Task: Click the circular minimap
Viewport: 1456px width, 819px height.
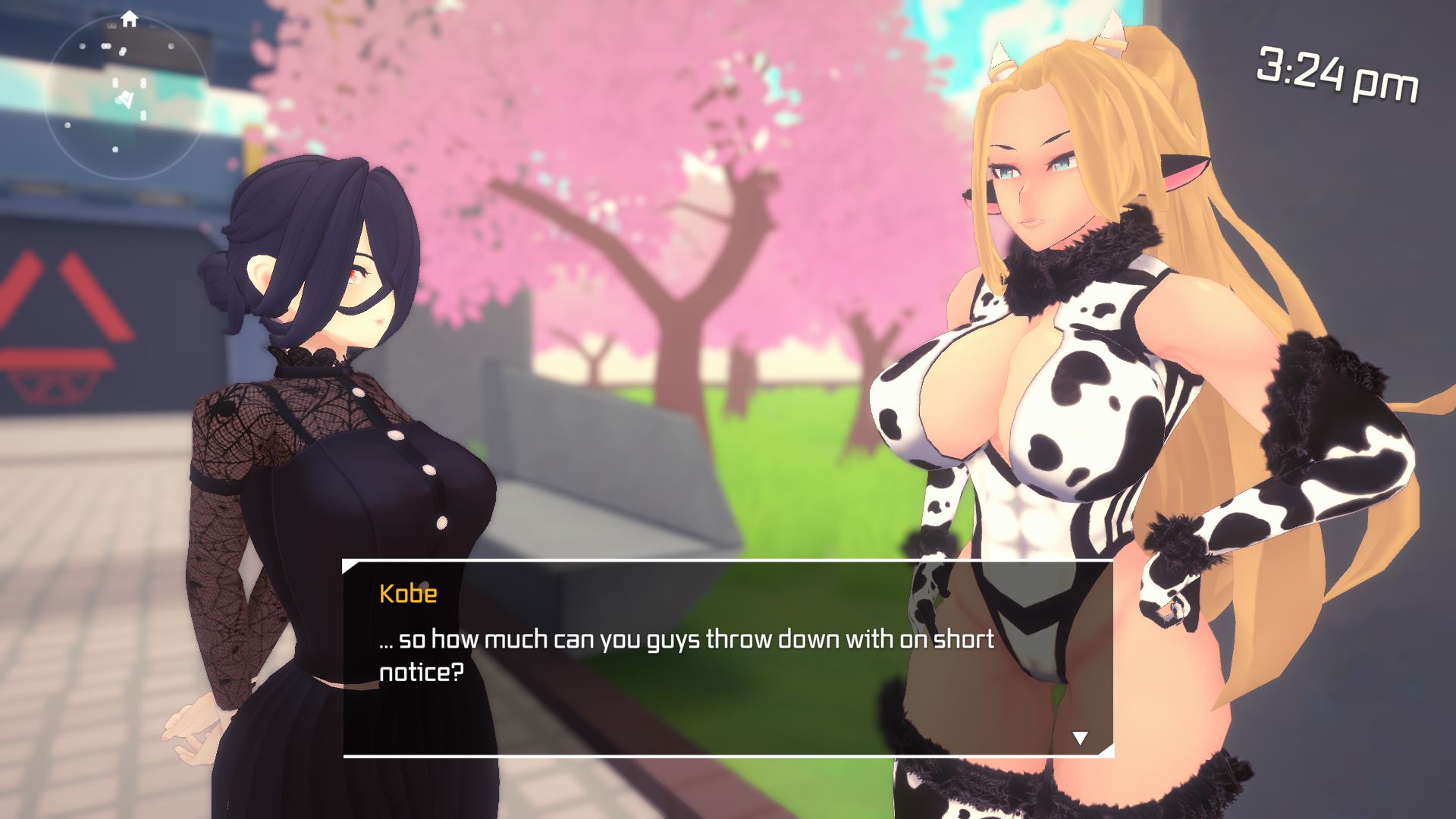Action: [x=127, y=99]
